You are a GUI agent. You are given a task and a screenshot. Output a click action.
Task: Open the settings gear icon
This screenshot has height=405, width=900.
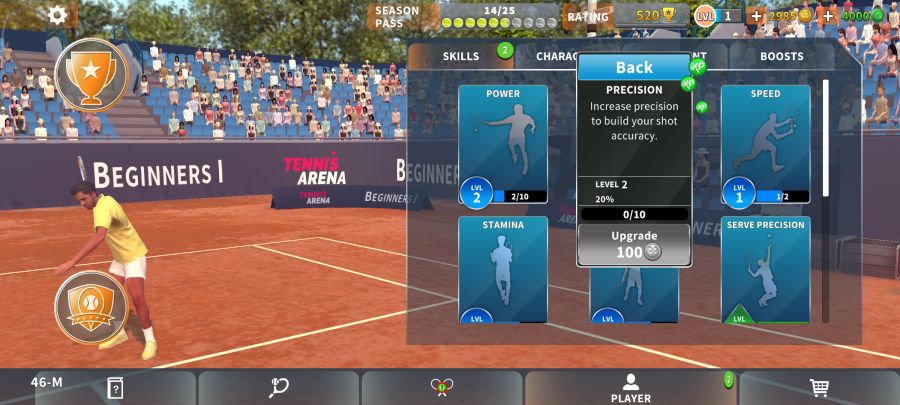pyautogui.click(x=58, y=15)
